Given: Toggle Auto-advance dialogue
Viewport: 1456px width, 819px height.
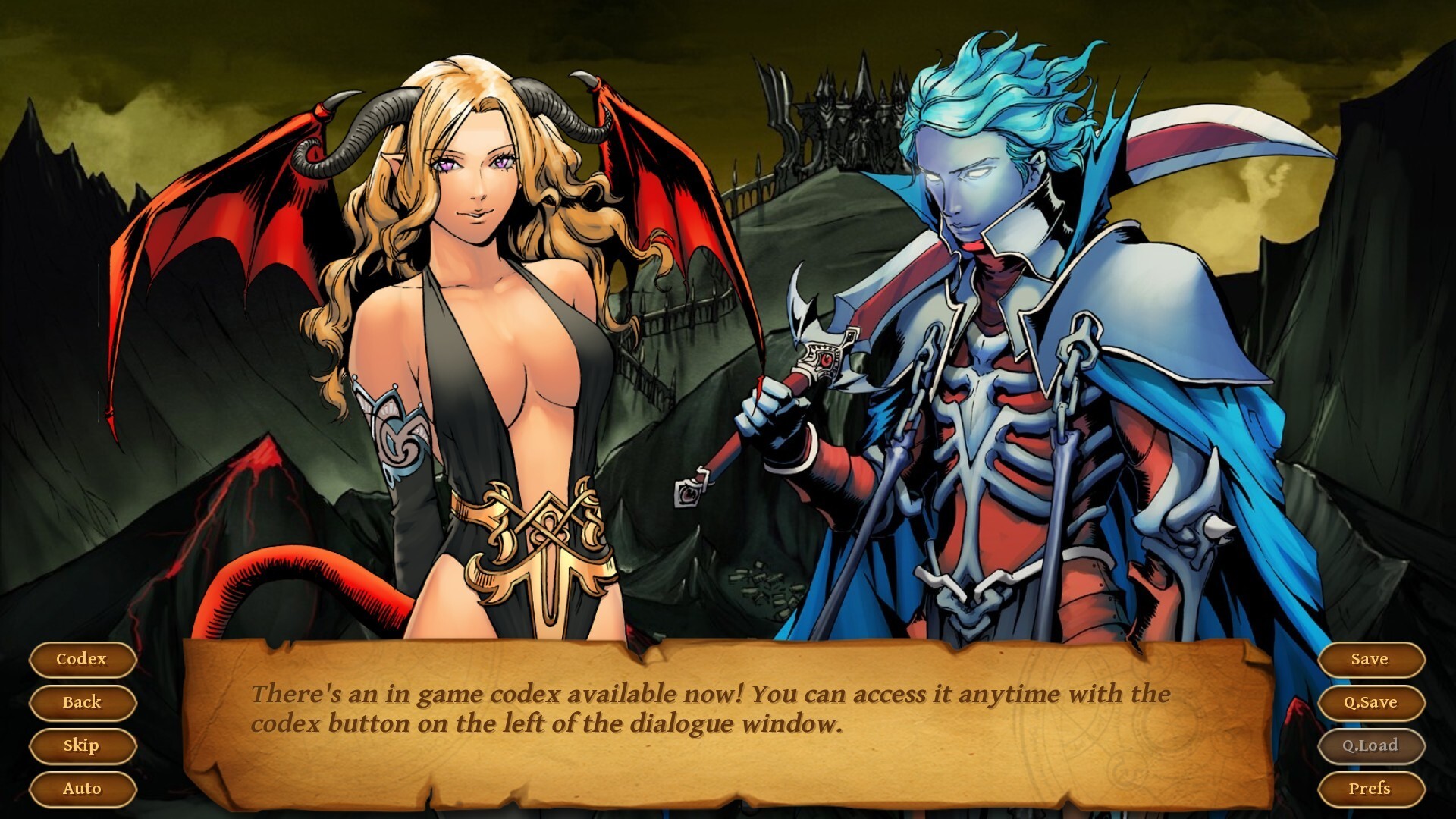Looking at the screenshot, I should pos(82,788).
